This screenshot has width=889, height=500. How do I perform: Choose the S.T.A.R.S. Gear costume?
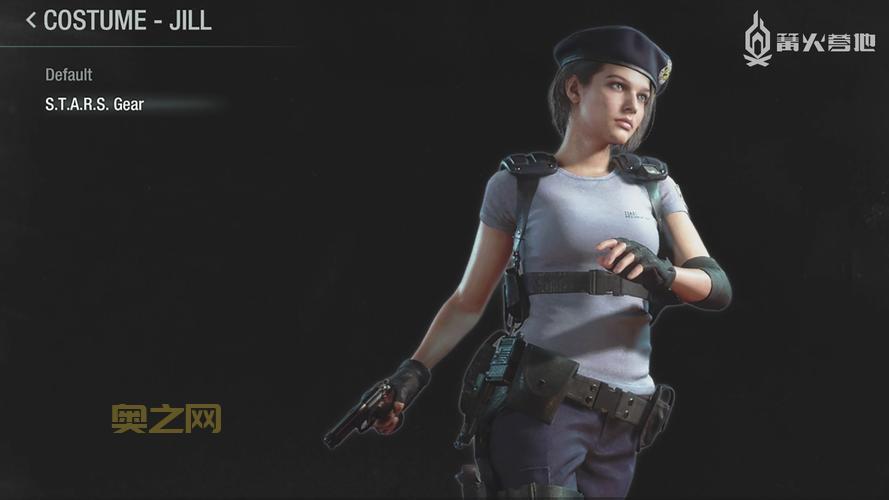coord(95,104)
